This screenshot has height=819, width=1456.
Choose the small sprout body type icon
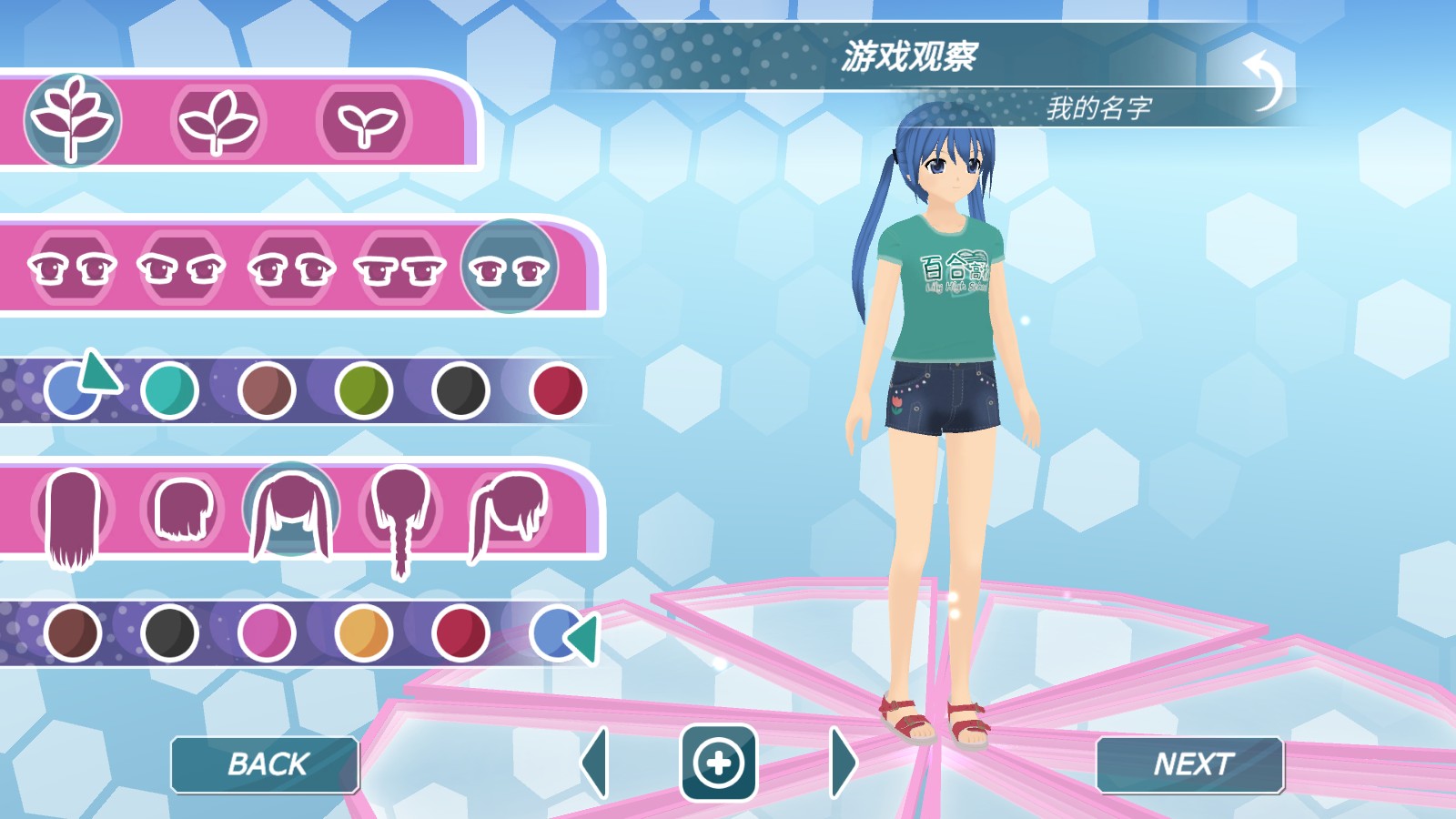(x=364, y=123)
